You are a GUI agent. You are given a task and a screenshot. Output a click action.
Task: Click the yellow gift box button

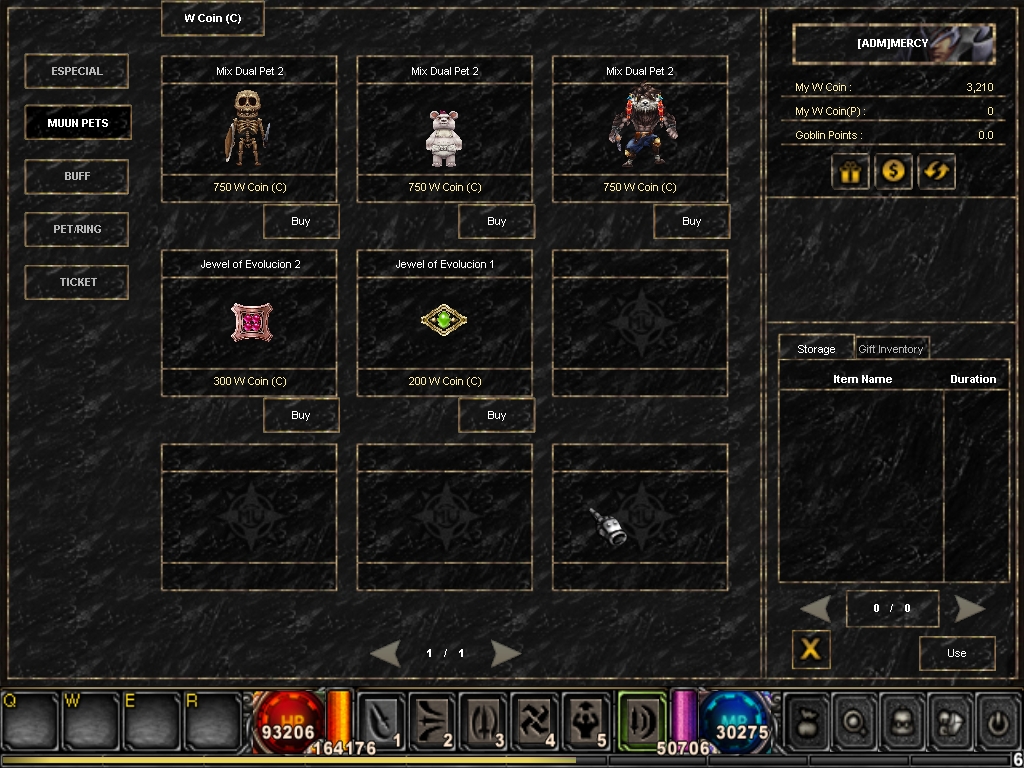(x=850, y=171)
